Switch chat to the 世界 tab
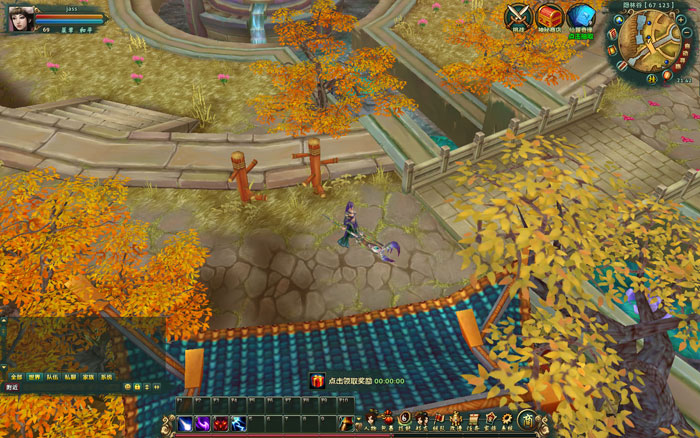The height and width of the screenshot is (438, 700). pyautogui.click(x=34, y=376)
